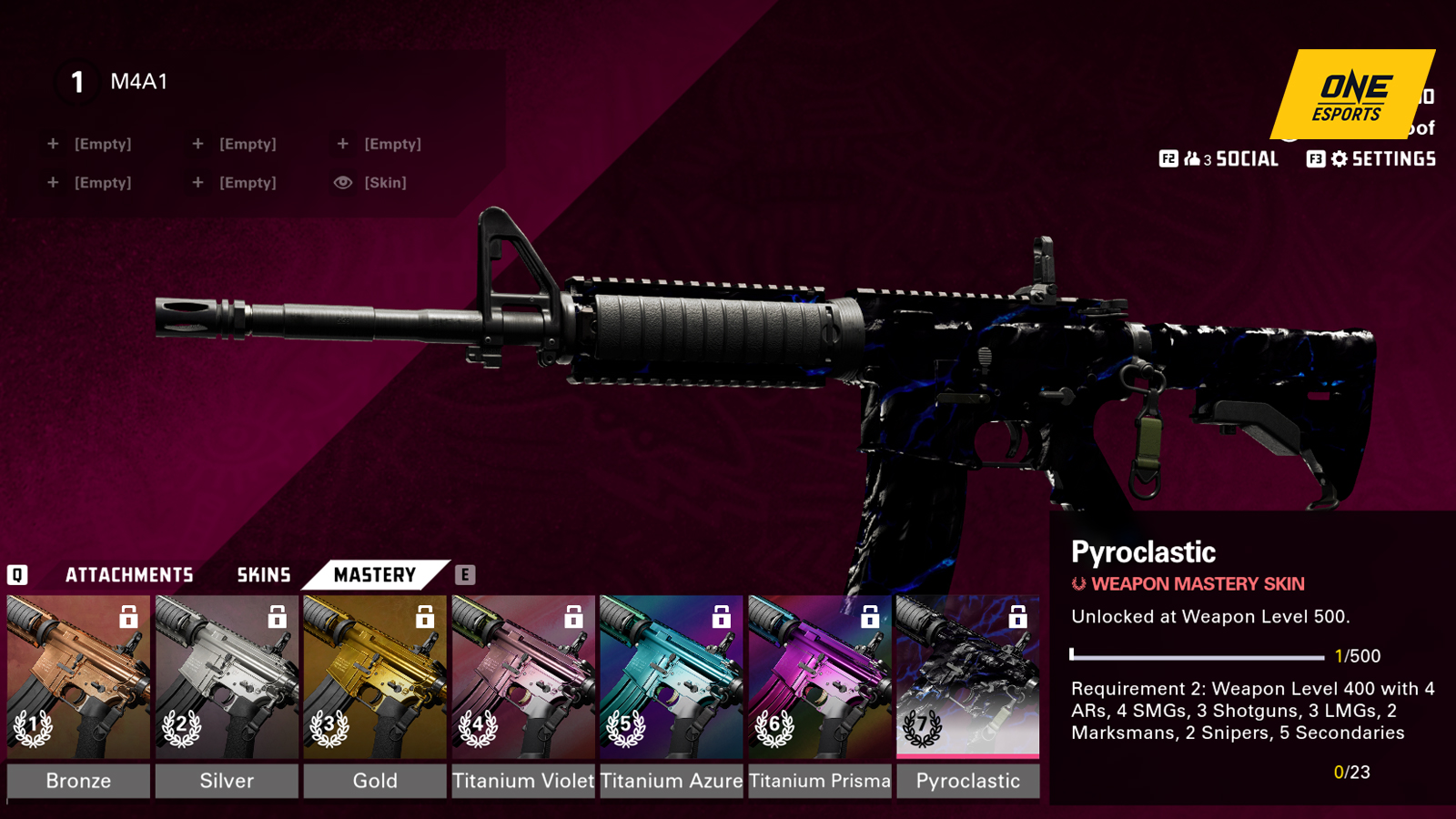Click the Q key icon left of Attachments
1456x819 pixels.
(16, 574)
